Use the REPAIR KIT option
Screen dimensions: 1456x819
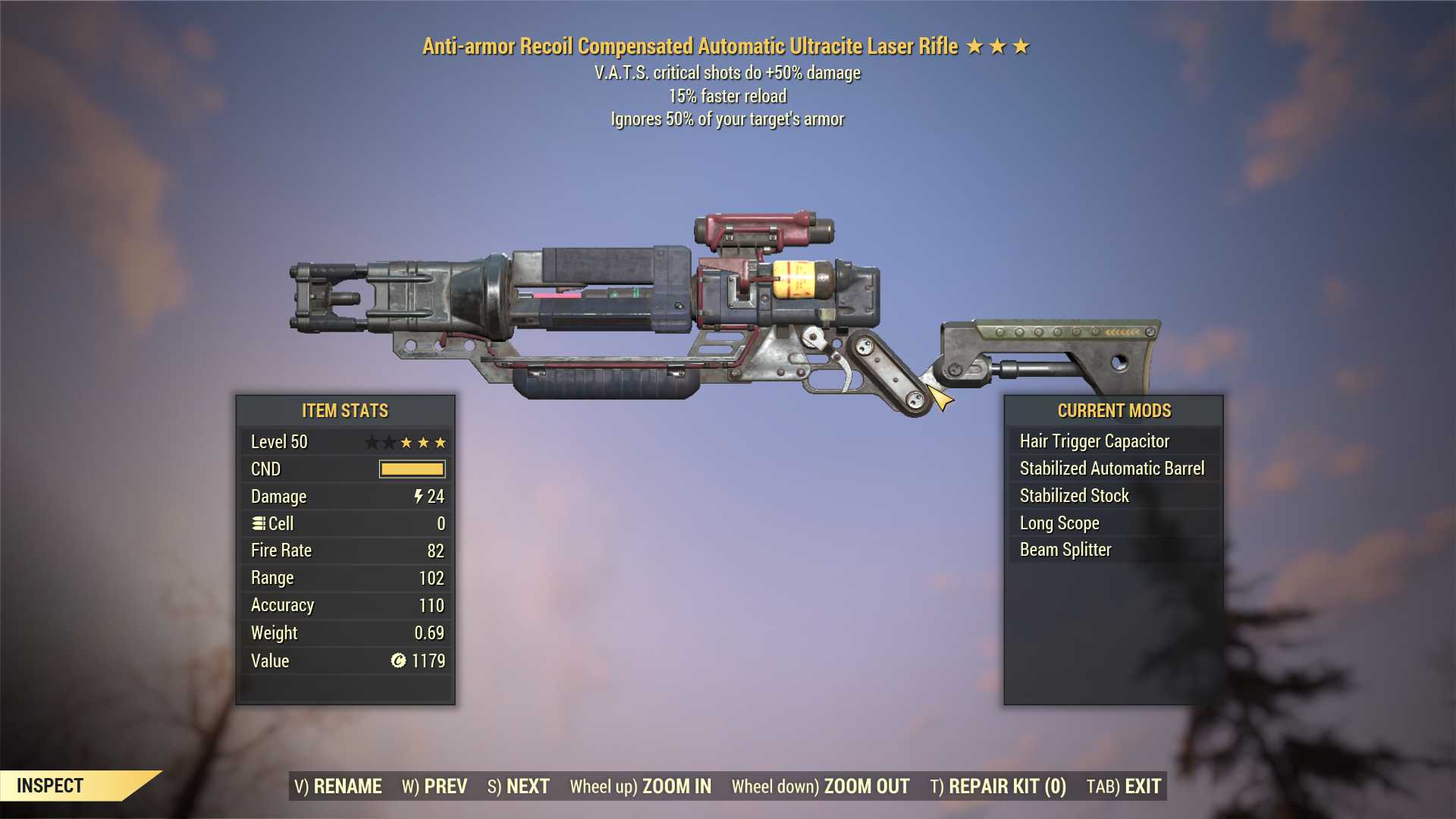click(998, 786)
